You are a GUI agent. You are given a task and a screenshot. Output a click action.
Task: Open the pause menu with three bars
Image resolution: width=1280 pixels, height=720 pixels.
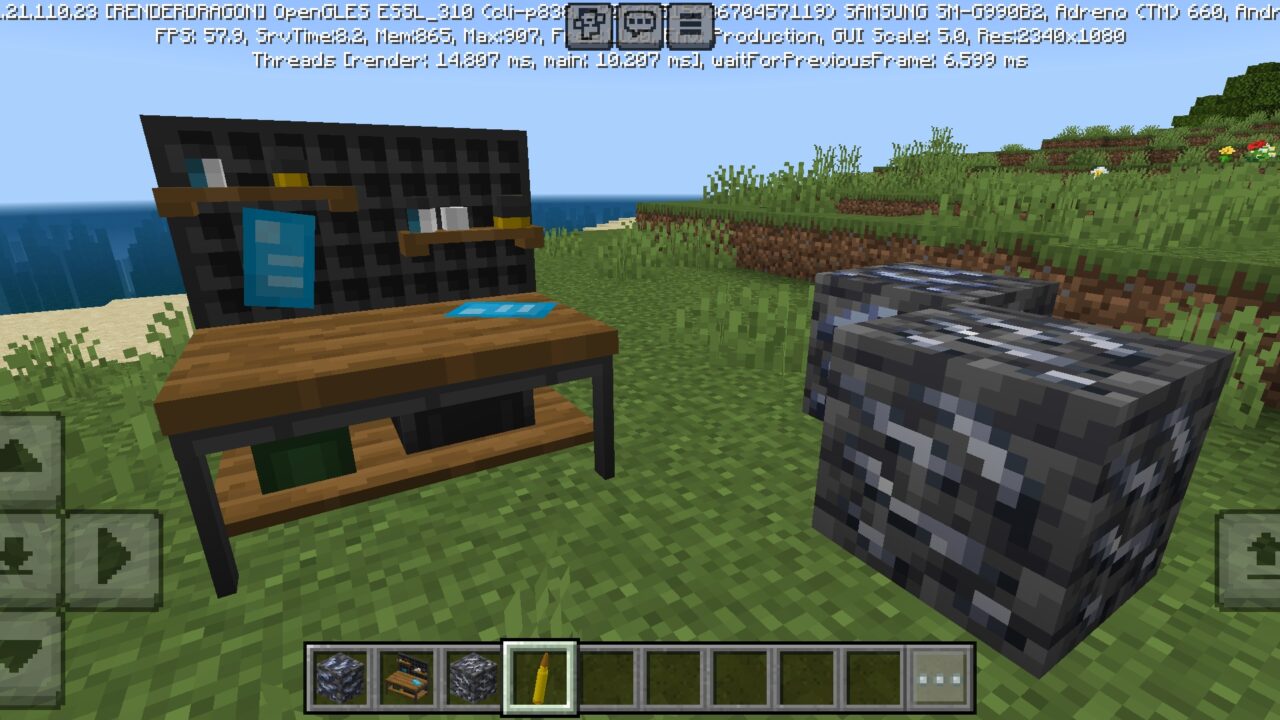(689, 24)
